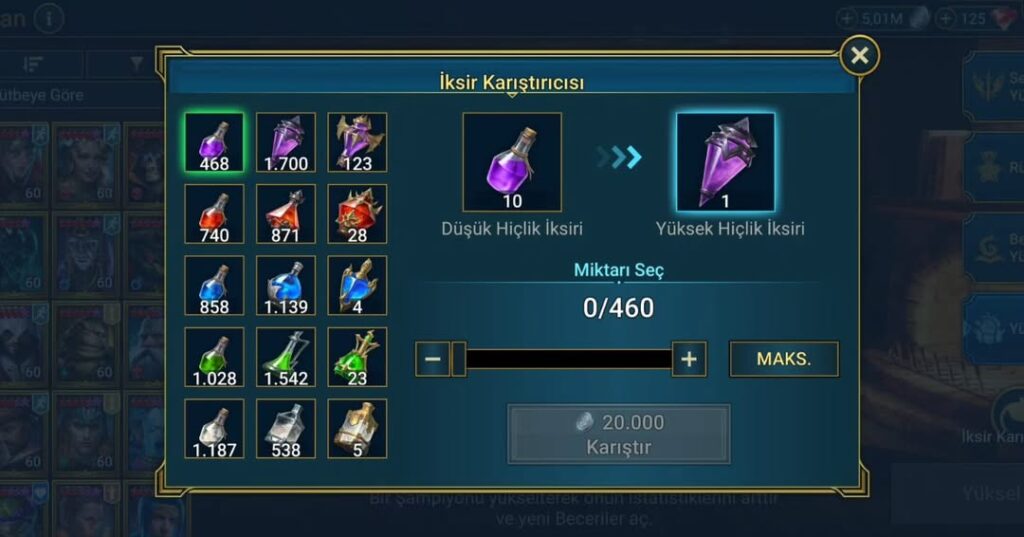Close the İksir Karıştırıcısı window

pos(859,56)
